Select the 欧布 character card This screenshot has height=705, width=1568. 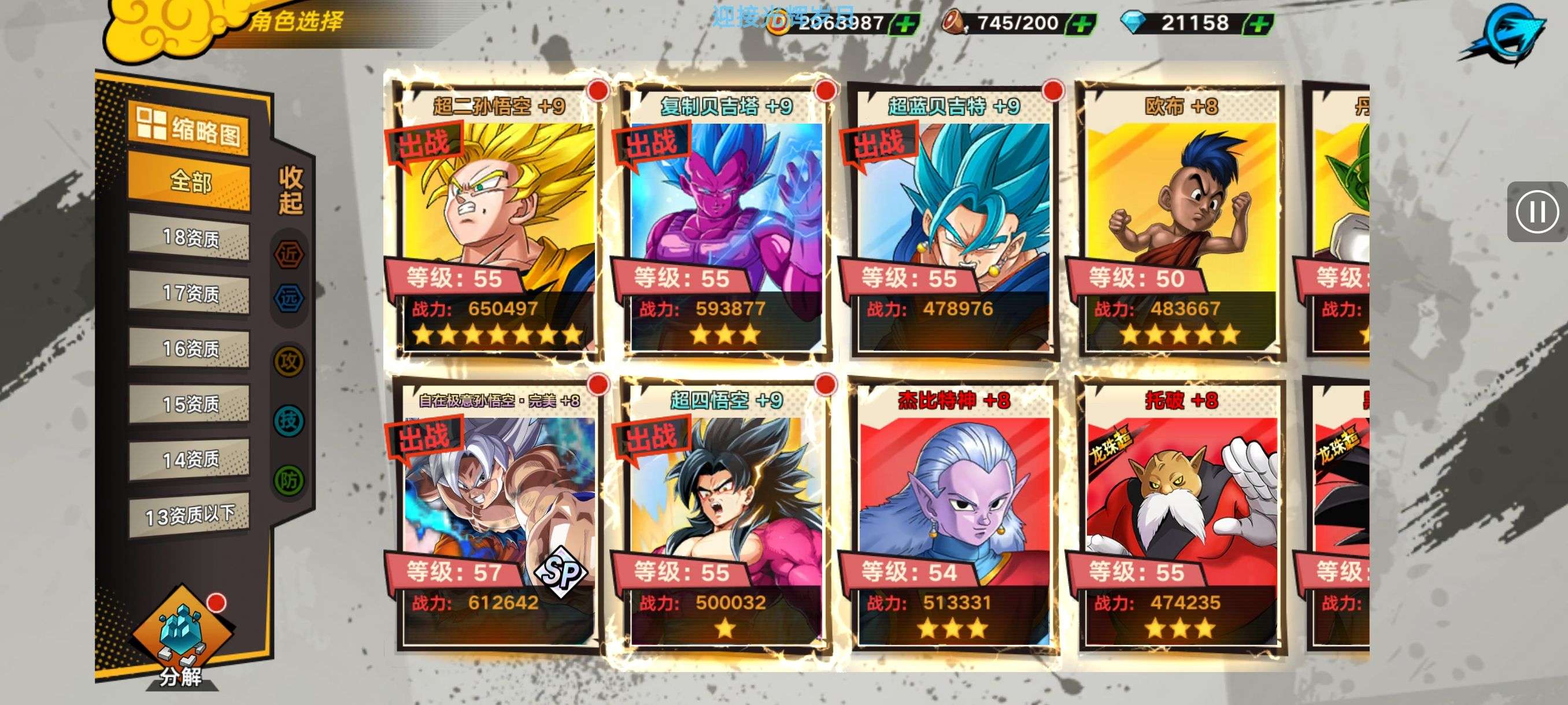click(1179, 219)
